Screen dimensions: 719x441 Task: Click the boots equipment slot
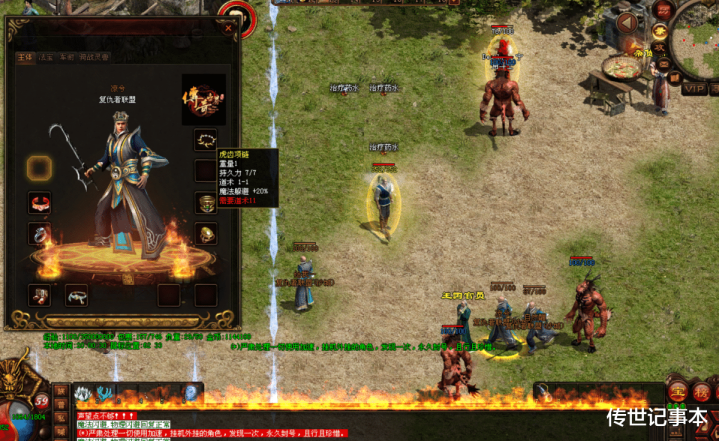(40, 295)
